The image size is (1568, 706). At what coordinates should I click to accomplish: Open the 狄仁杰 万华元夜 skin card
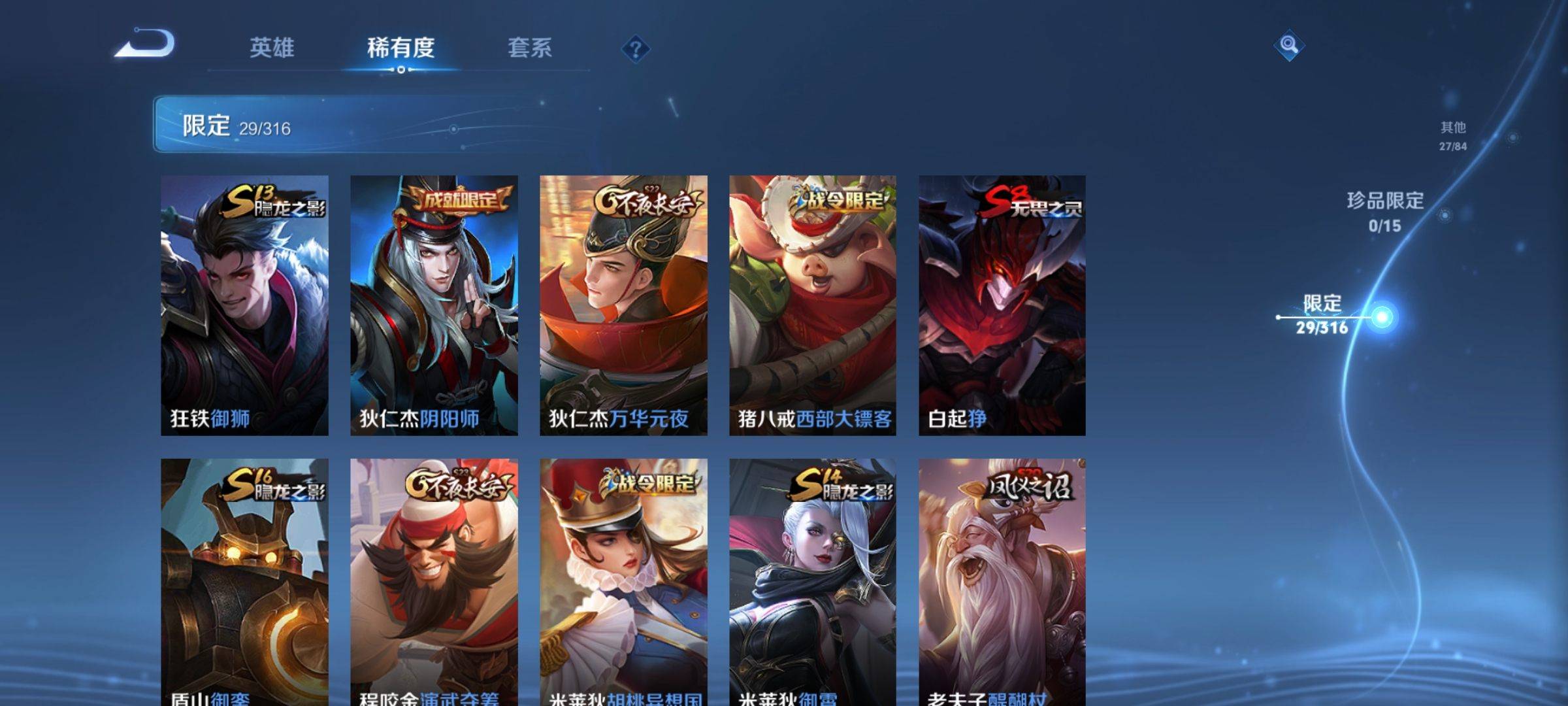(x=623, y=305)
